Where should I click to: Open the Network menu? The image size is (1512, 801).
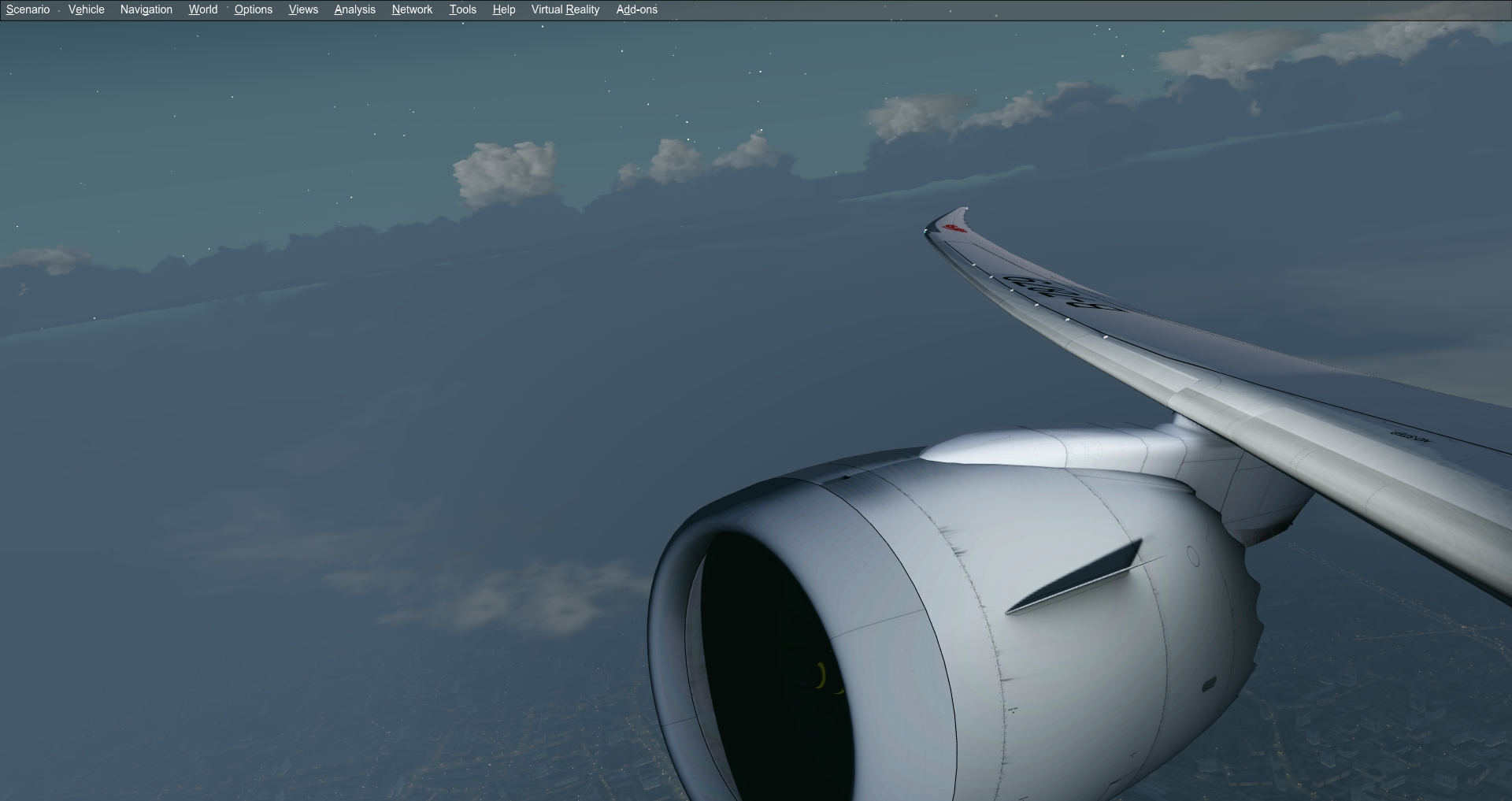pyautogui.click(x=411, y=9)
